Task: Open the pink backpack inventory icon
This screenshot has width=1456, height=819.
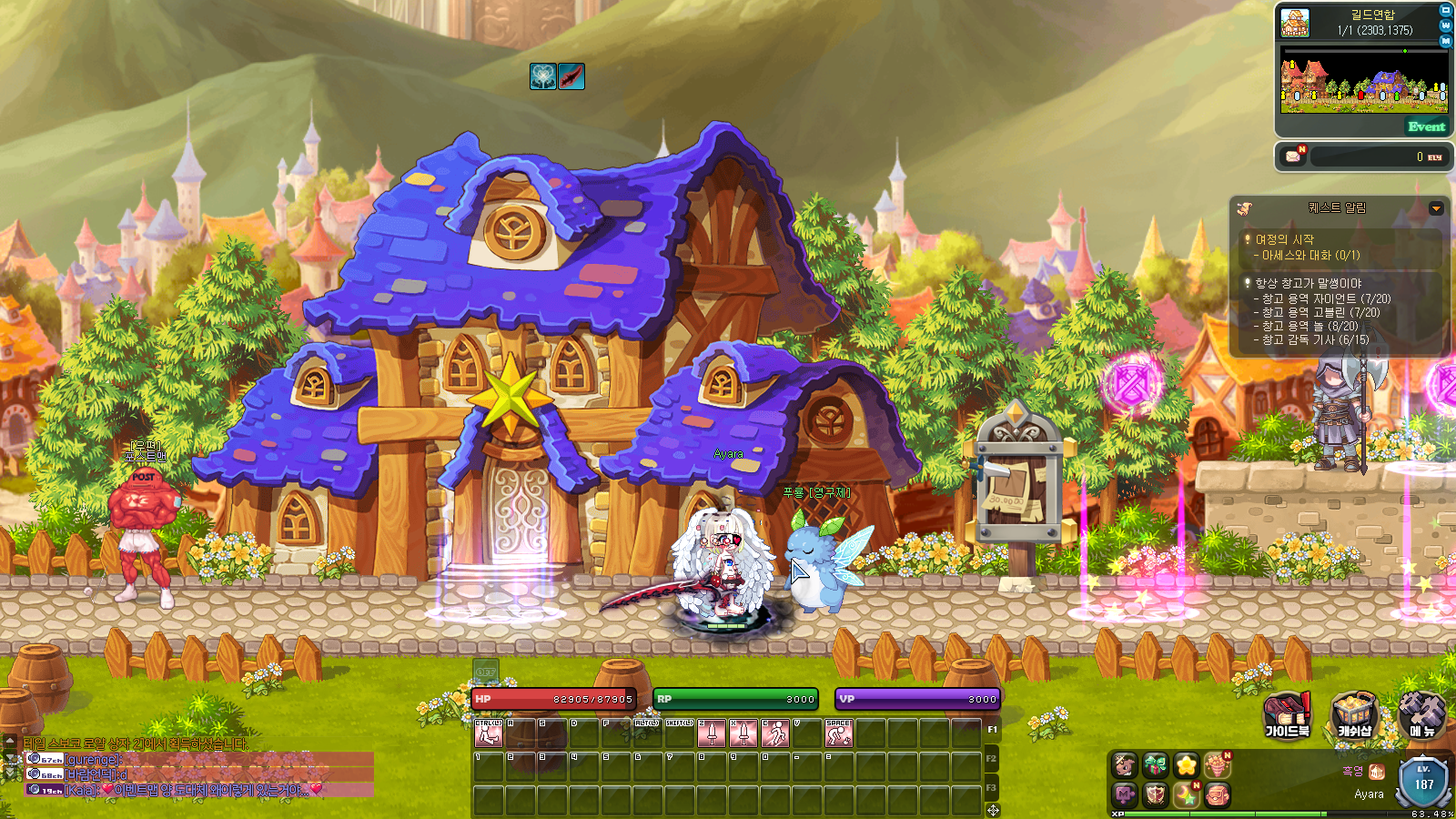Action: click(1218, 795)
